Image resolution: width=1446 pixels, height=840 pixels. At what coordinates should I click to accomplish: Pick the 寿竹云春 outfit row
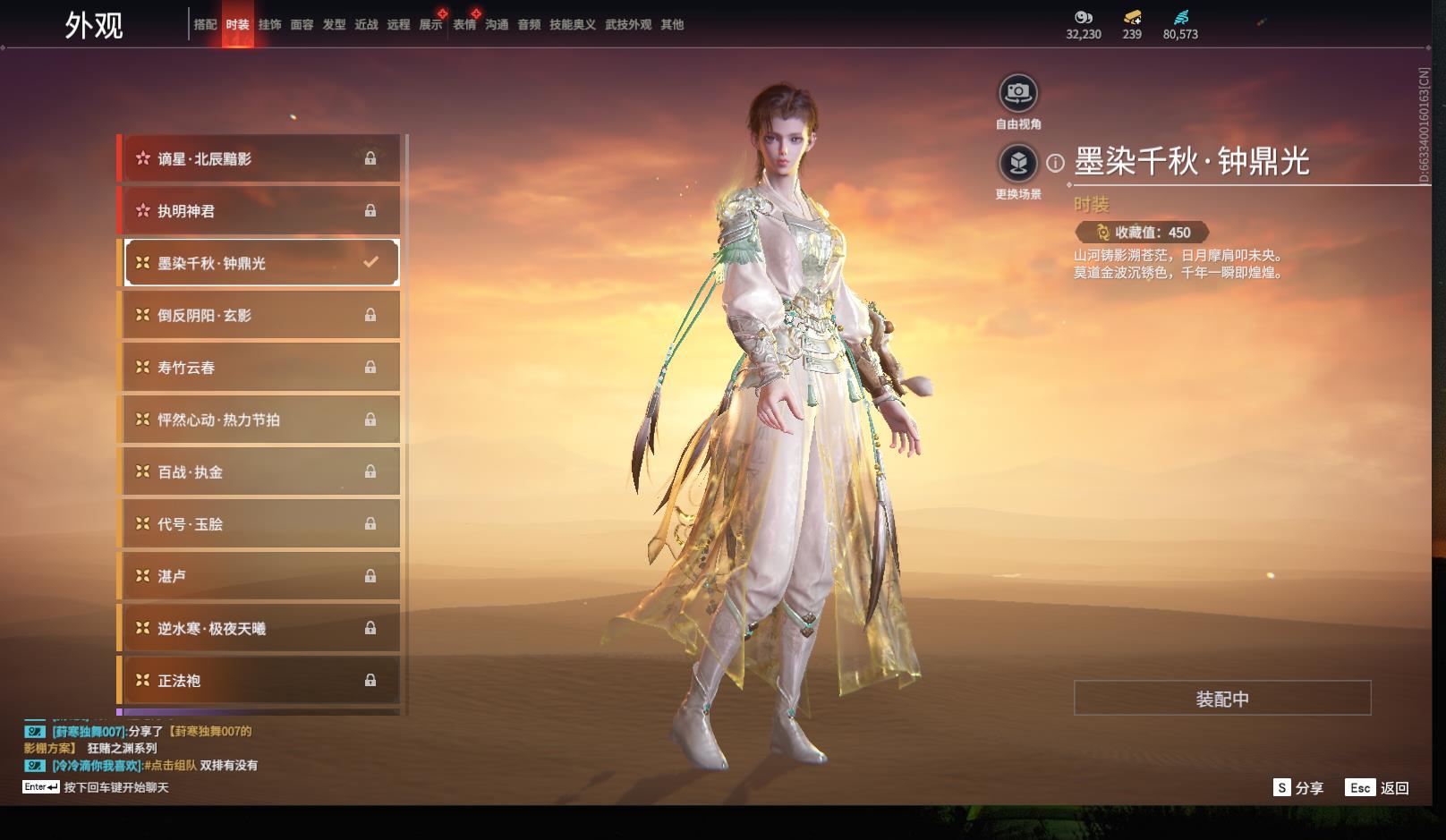259,368
